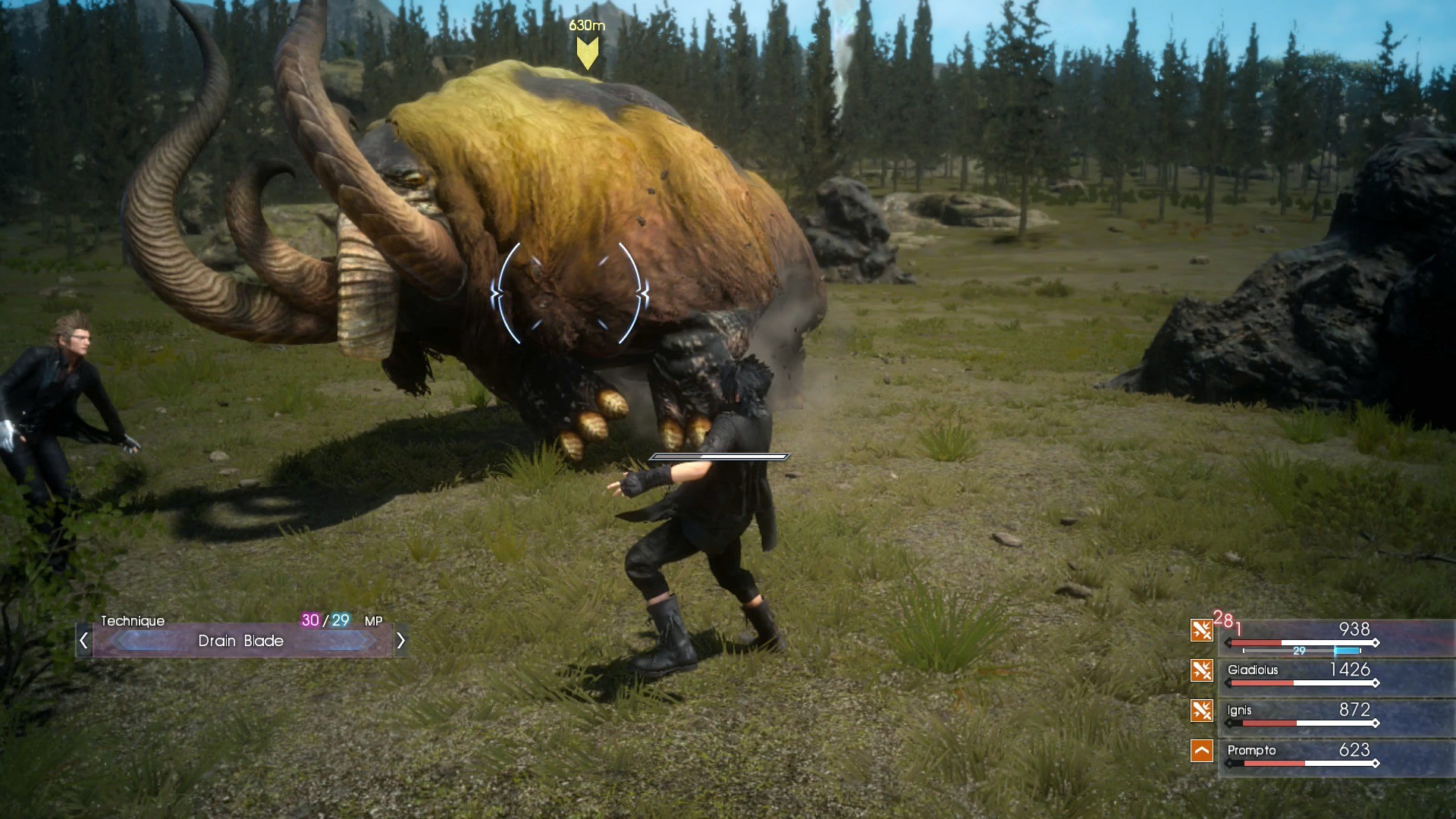This screenshot has height=819, width=1456.
Task: Click the right chevron to change technique
Action: [400, 641]
